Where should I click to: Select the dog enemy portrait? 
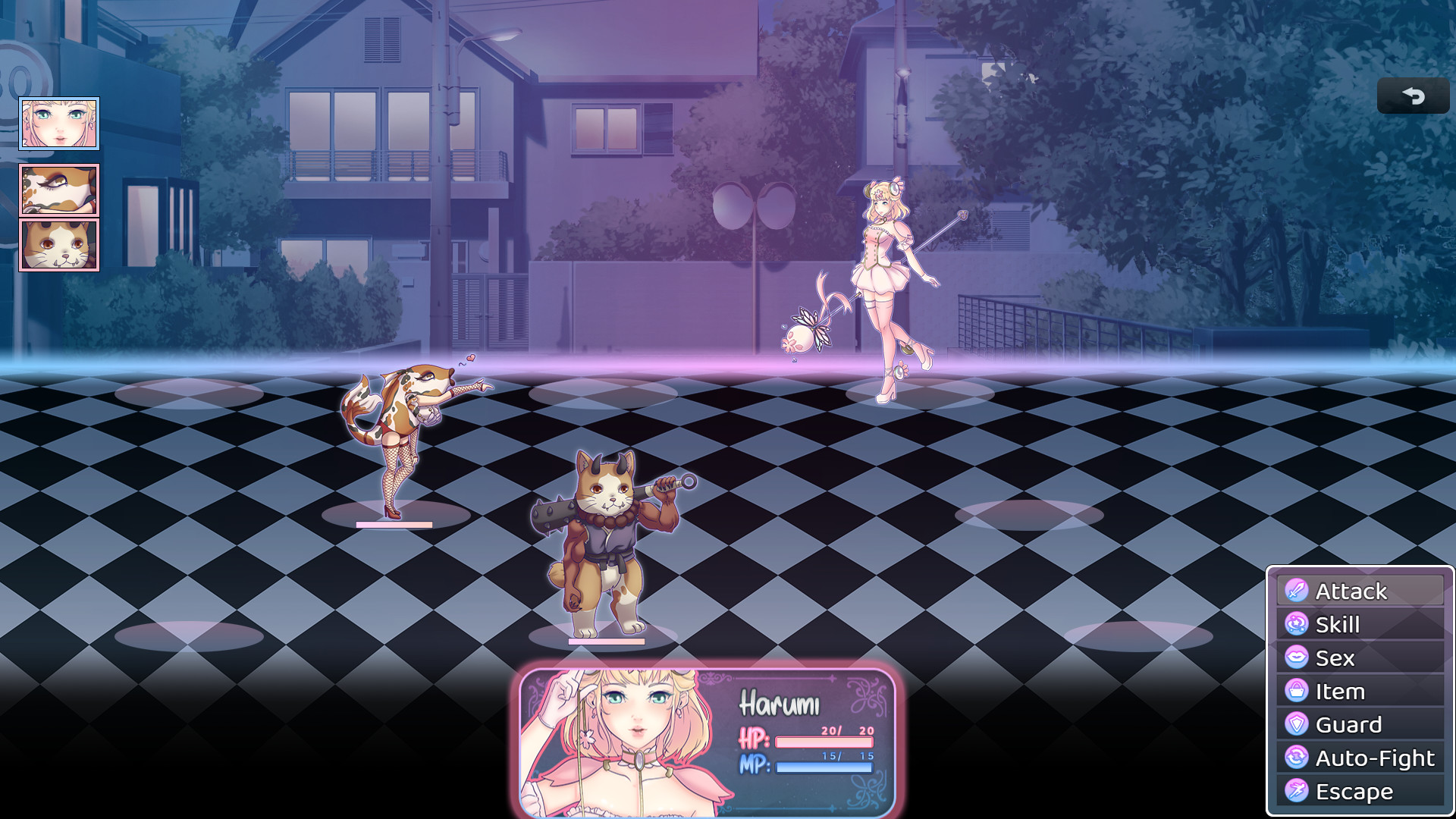(x=60, y=244)
